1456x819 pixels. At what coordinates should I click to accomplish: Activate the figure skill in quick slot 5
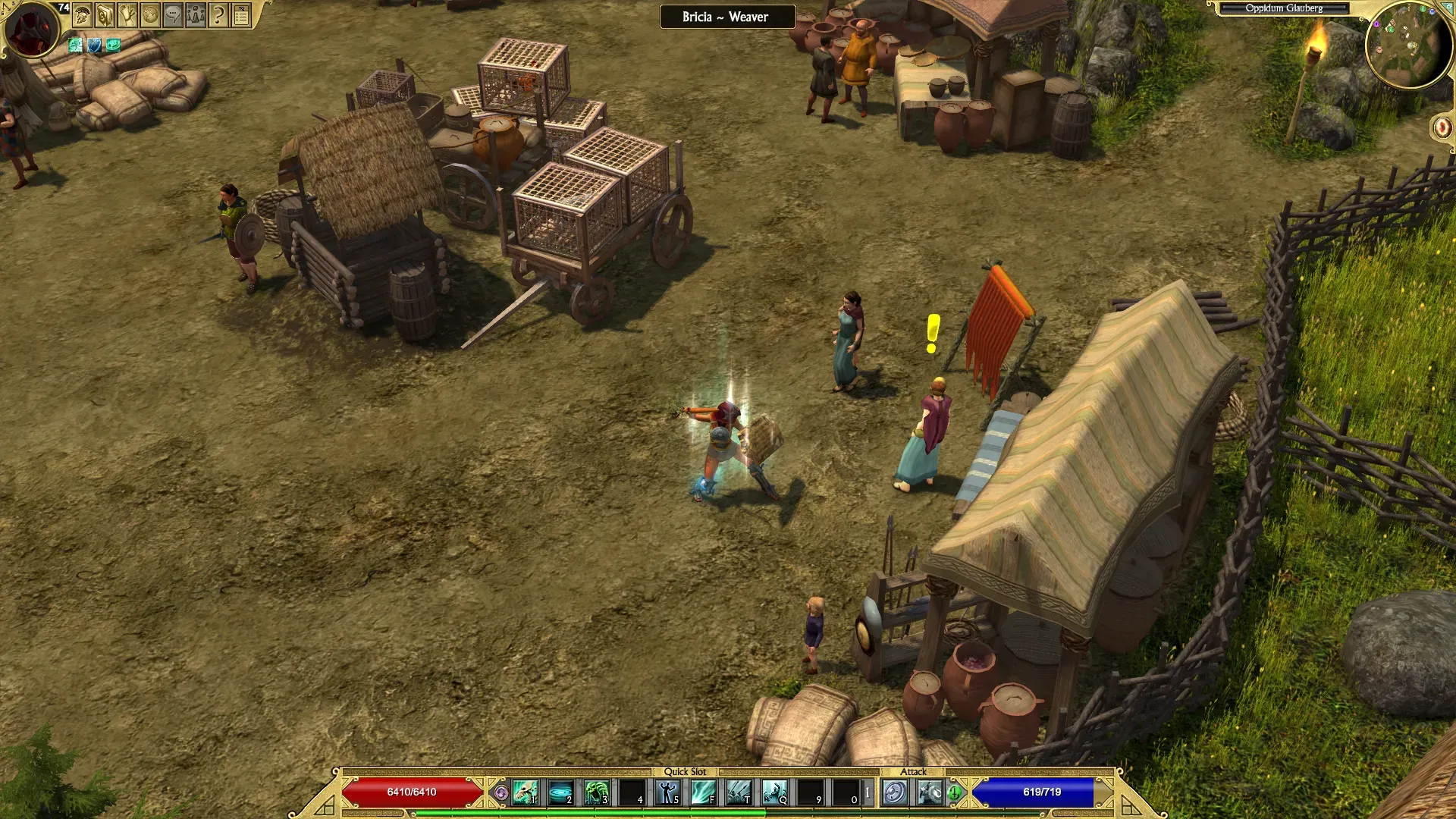(668, 792)
